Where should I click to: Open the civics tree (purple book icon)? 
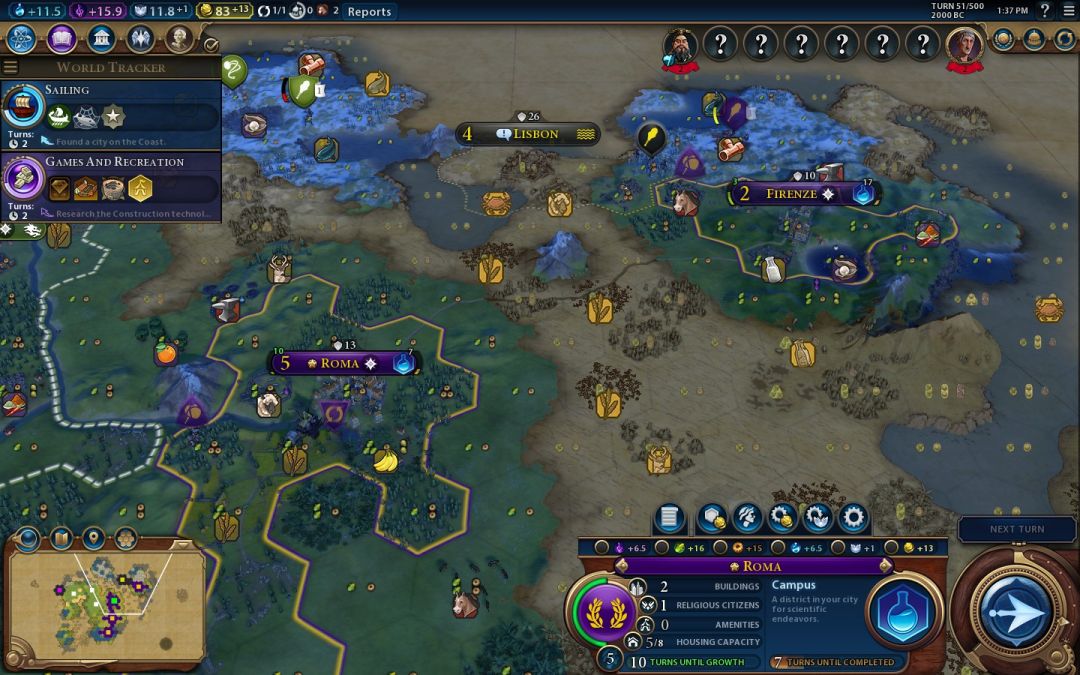tap(61, 39)
